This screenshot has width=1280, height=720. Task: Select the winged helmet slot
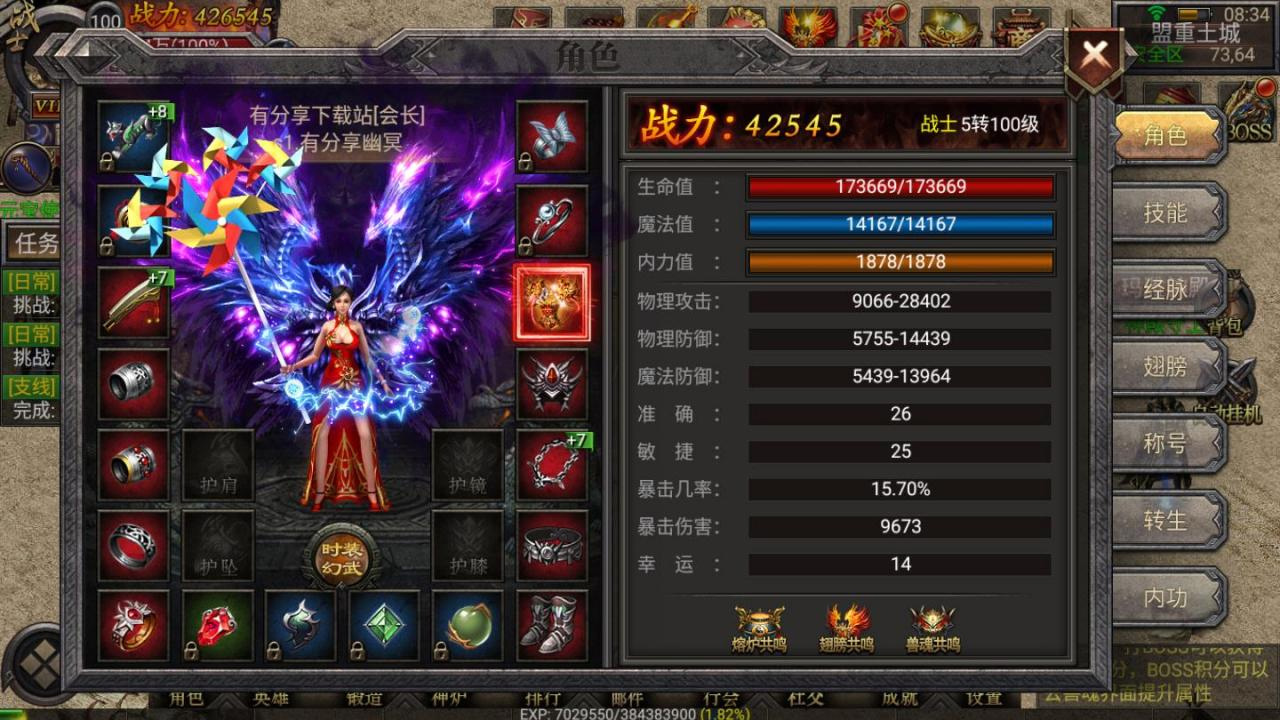pos(552,383)
